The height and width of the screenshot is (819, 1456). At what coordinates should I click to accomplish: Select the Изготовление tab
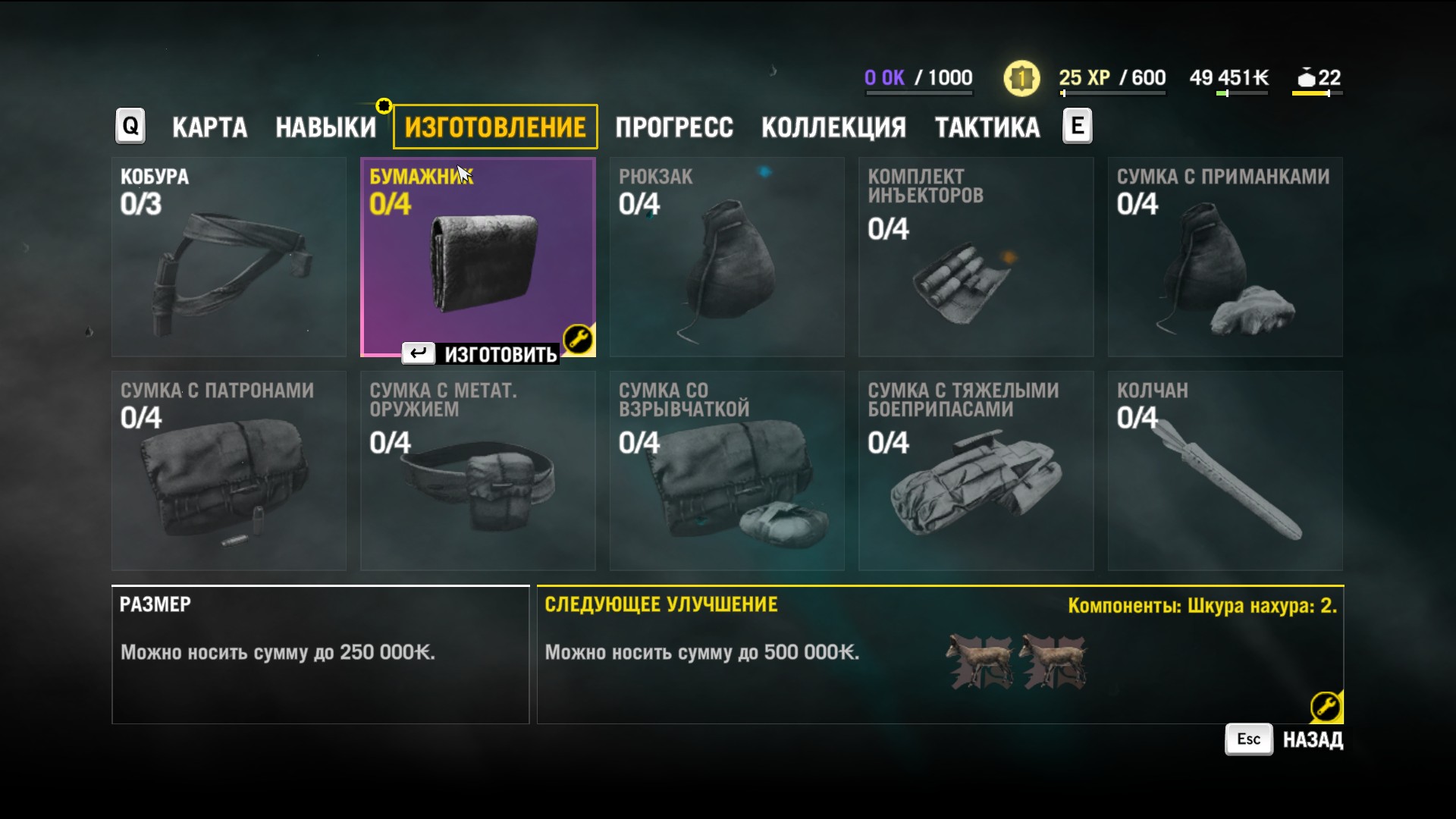click(495, 127)
